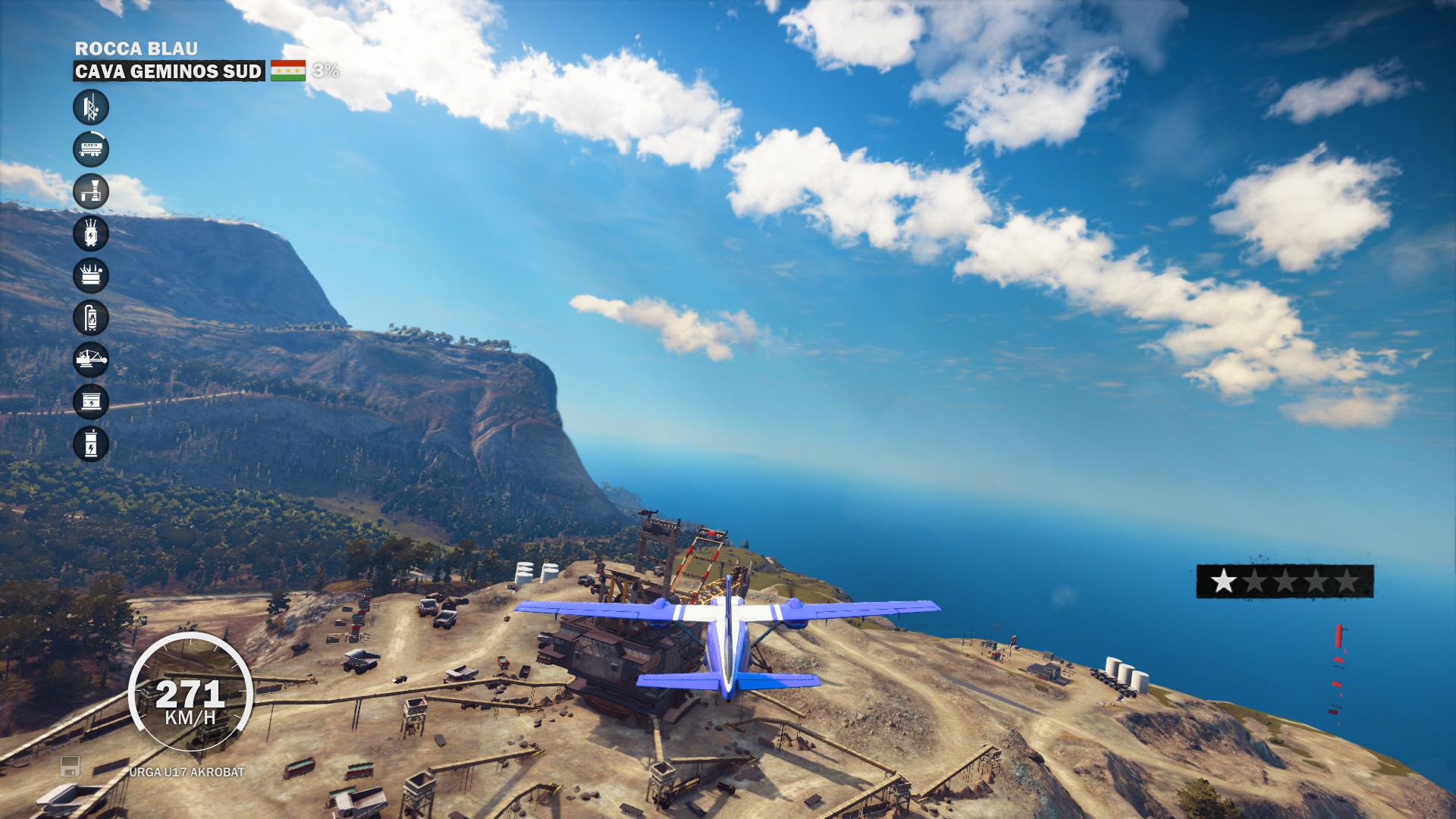
Task: Click the mine cart conveyor icon
Action: pos(91,149)
